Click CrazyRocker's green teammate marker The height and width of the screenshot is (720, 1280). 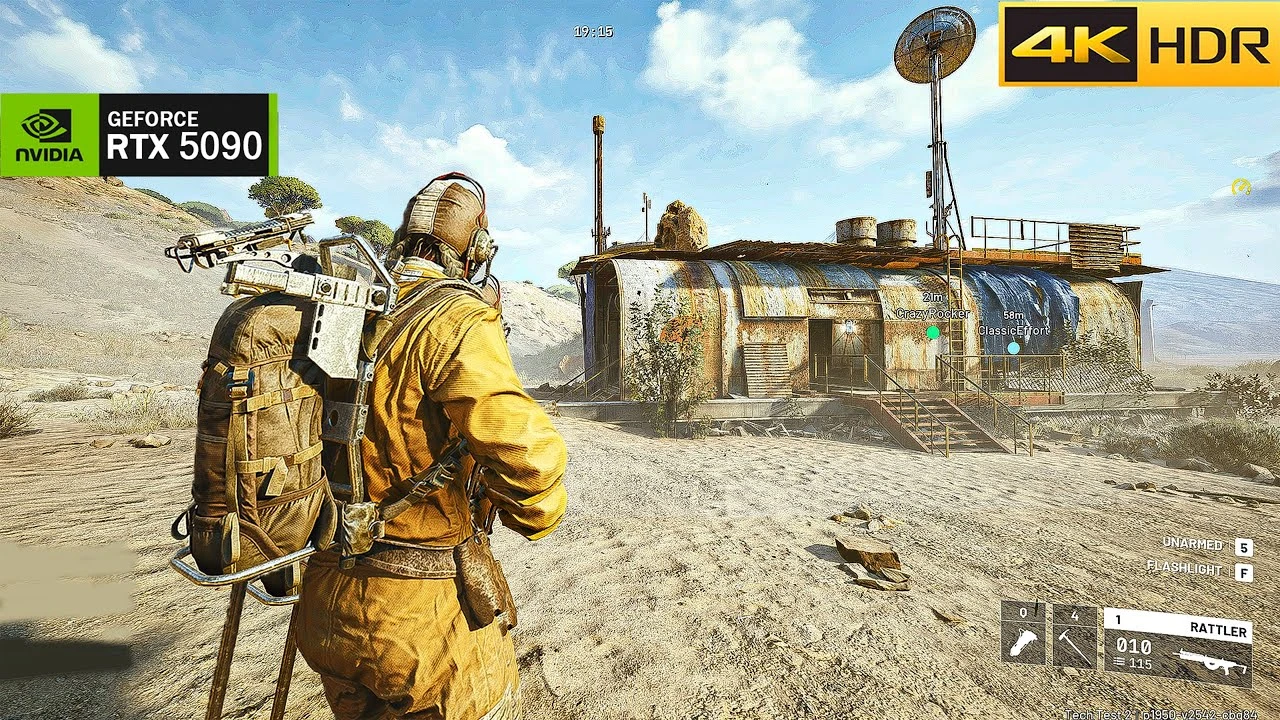pos(933,332)
